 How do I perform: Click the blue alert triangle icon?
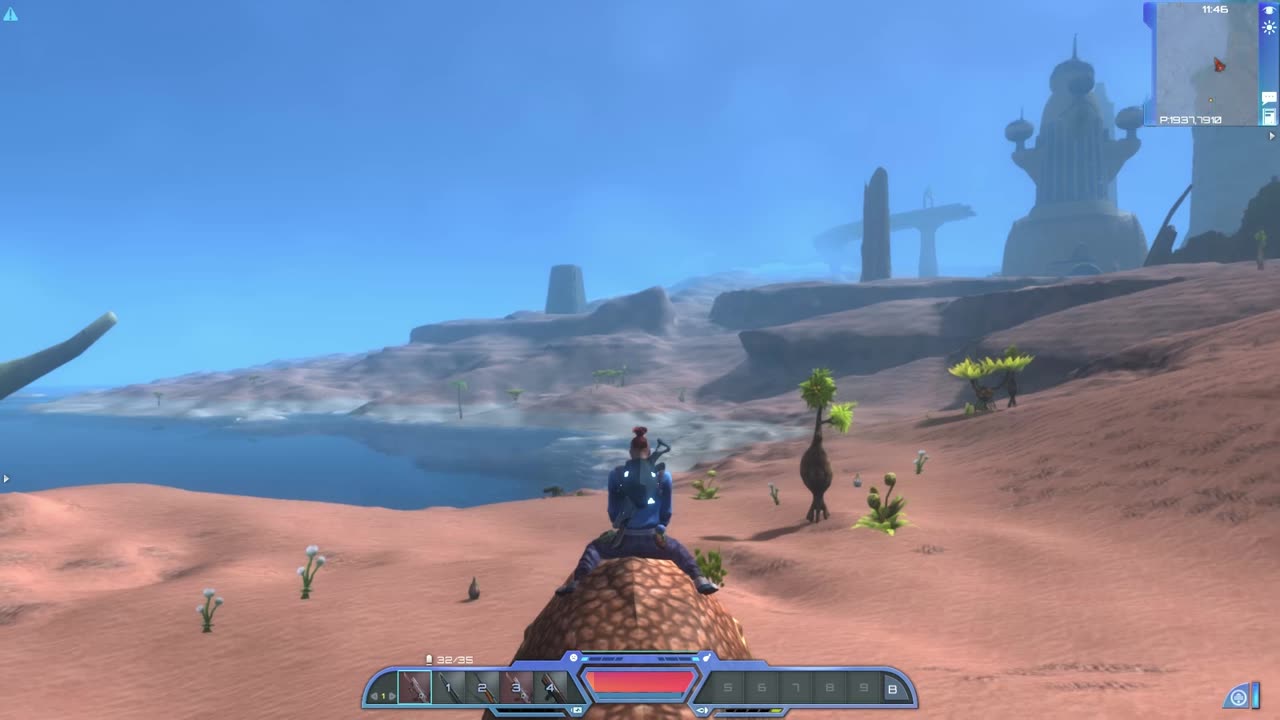coord(10,14)
